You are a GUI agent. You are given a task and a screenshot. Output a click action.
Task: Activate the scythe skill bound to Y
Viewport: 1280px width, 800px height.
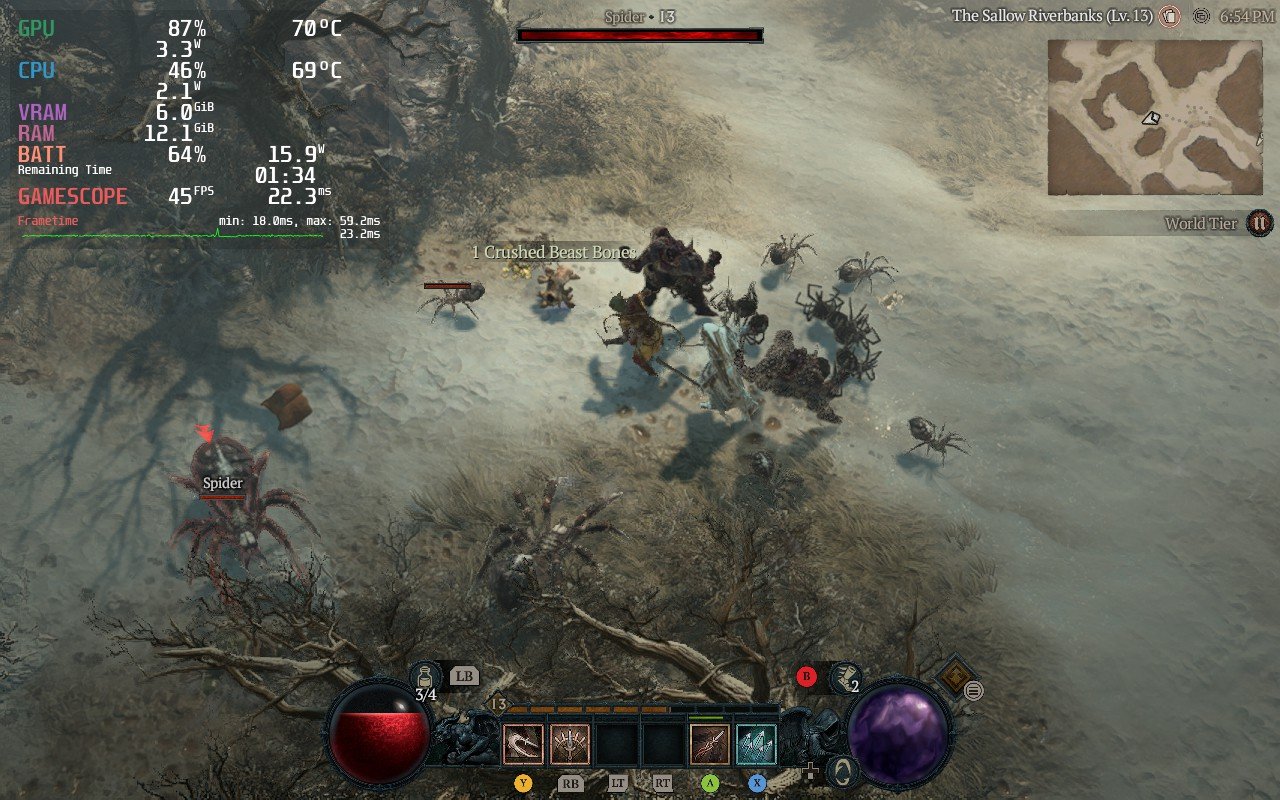pyautogui.click(x=523, y=744)
